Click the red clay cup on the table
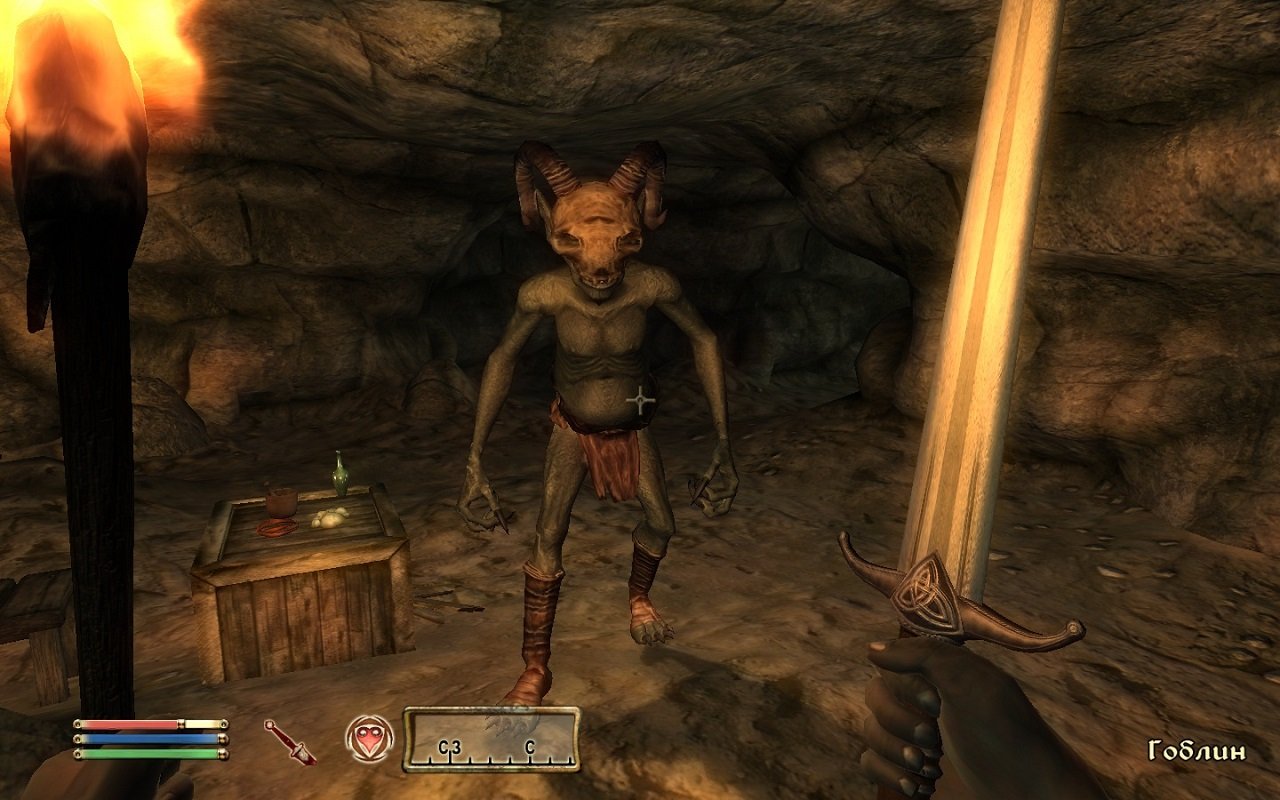This screenshot has width=1280, height=800. (x=283, y=502)
